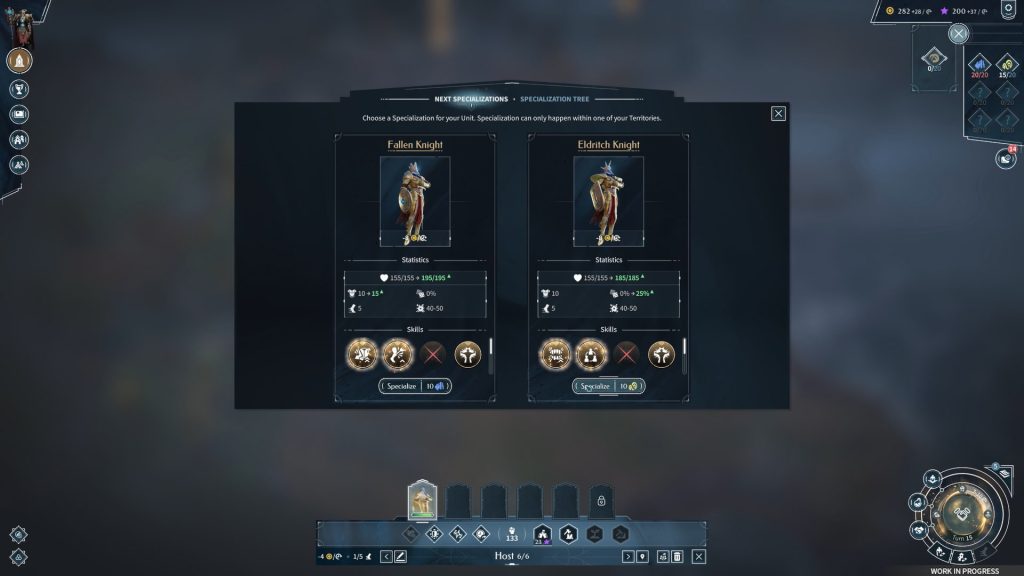Specialize the unit as Eldritch Knight
Image resolution: width=1024 pixels, height=576 pixels.
608,386
